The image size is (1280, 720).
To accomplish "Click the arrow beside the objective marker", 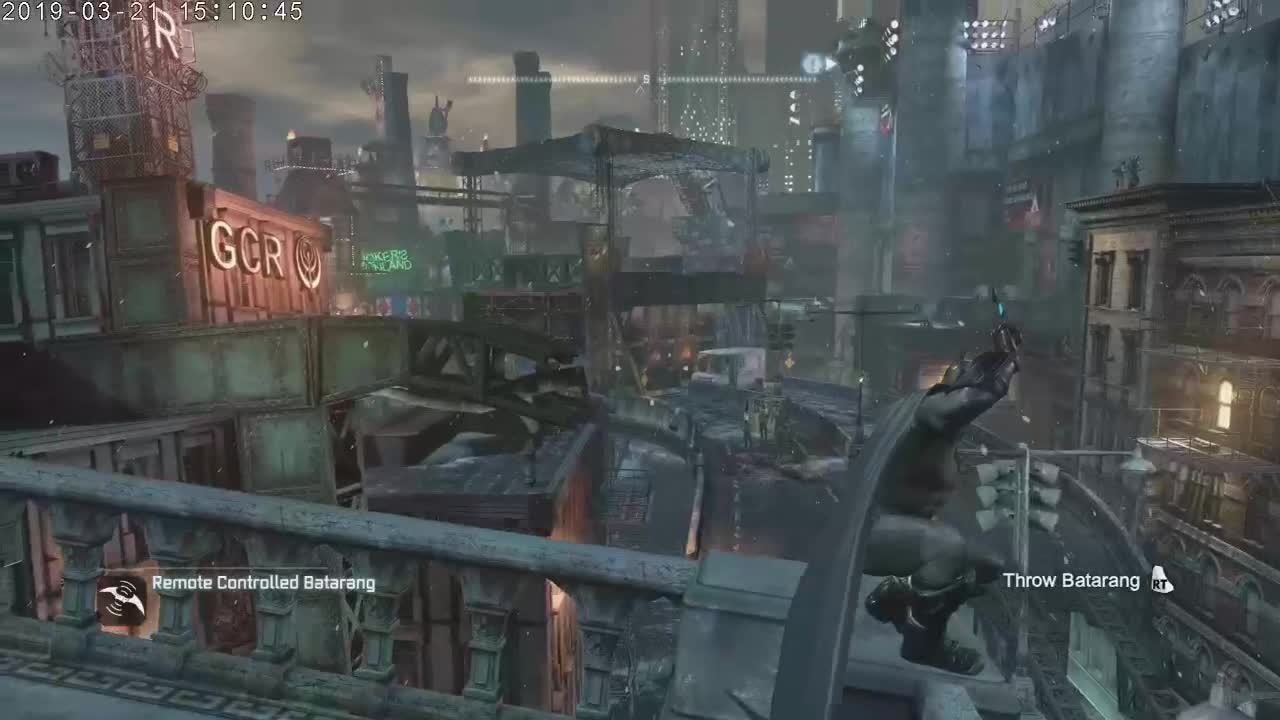I will pos(829,62).
